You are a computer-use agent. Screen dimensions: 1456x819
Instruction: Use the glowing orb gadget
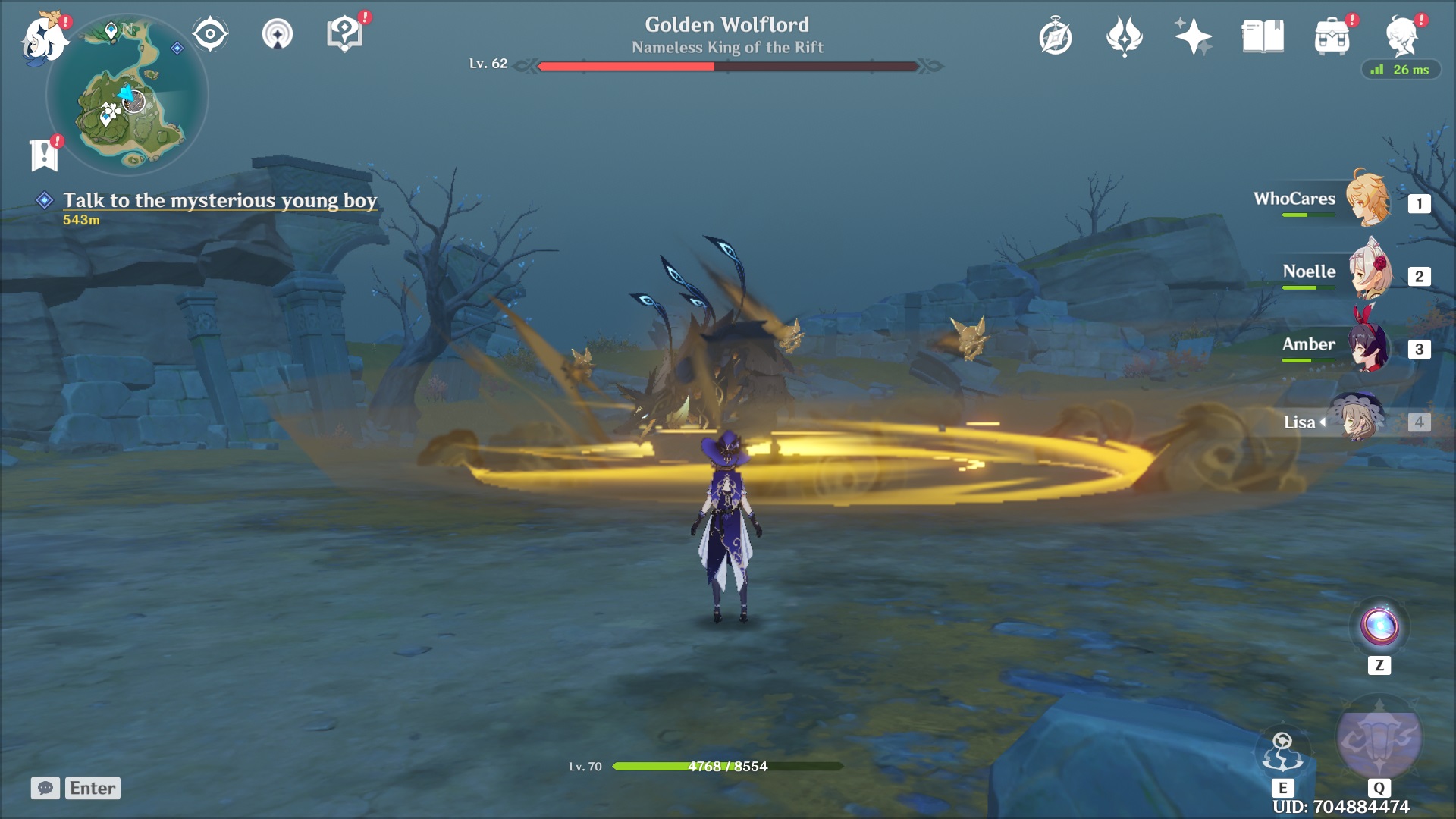pyautogui.click(x=1379, y=627)
